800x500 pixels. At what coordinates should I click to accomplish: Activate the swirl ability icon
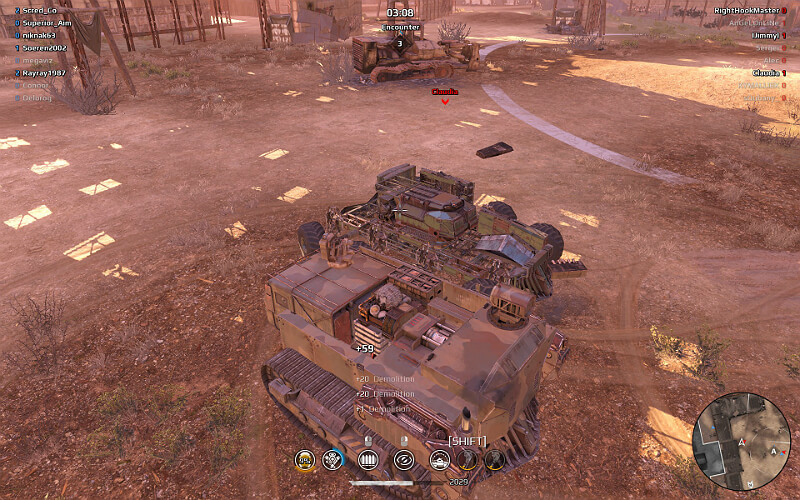pyautogui.click(x=404, y=460)
